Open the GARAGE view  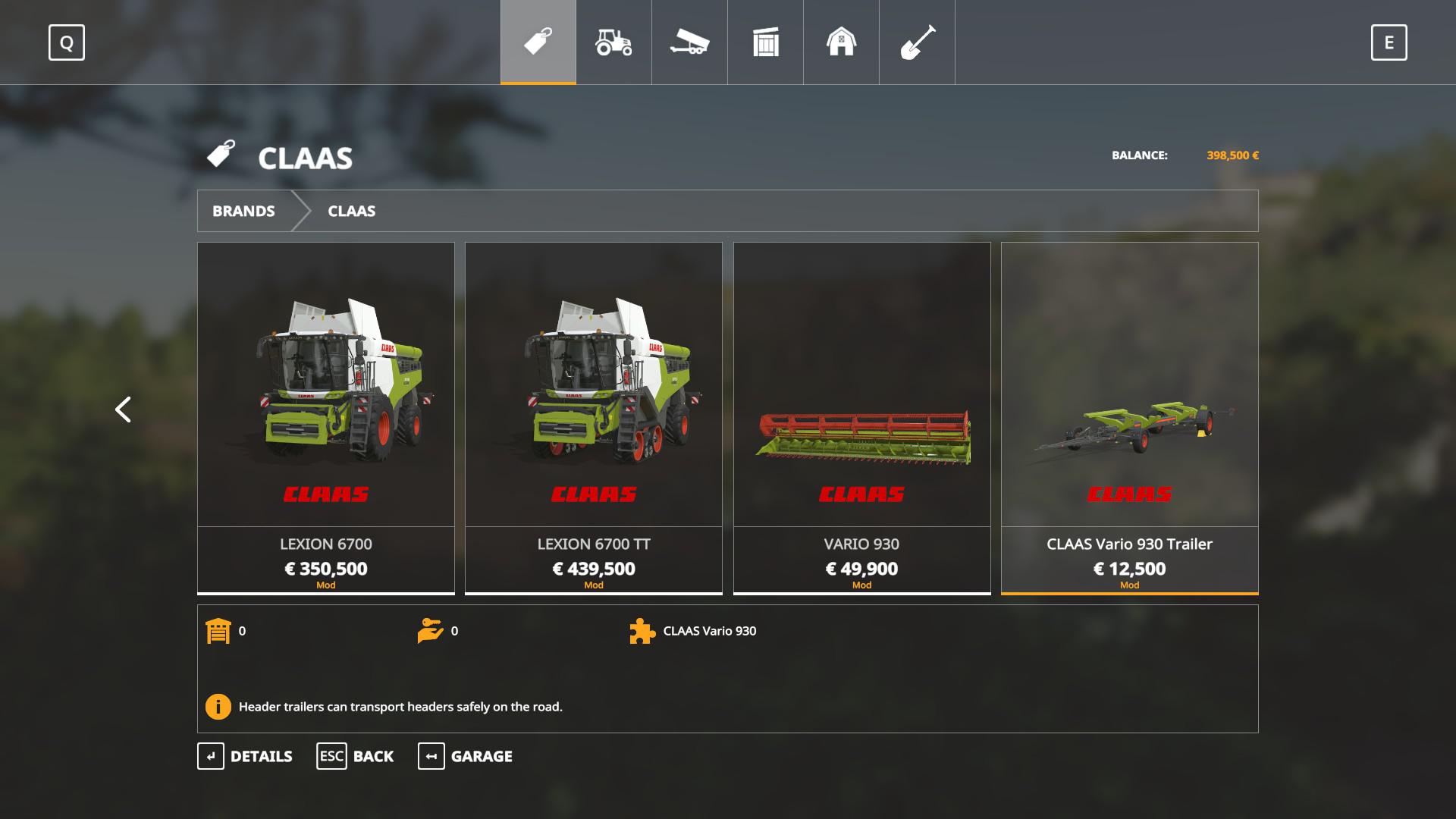[466, 756]
